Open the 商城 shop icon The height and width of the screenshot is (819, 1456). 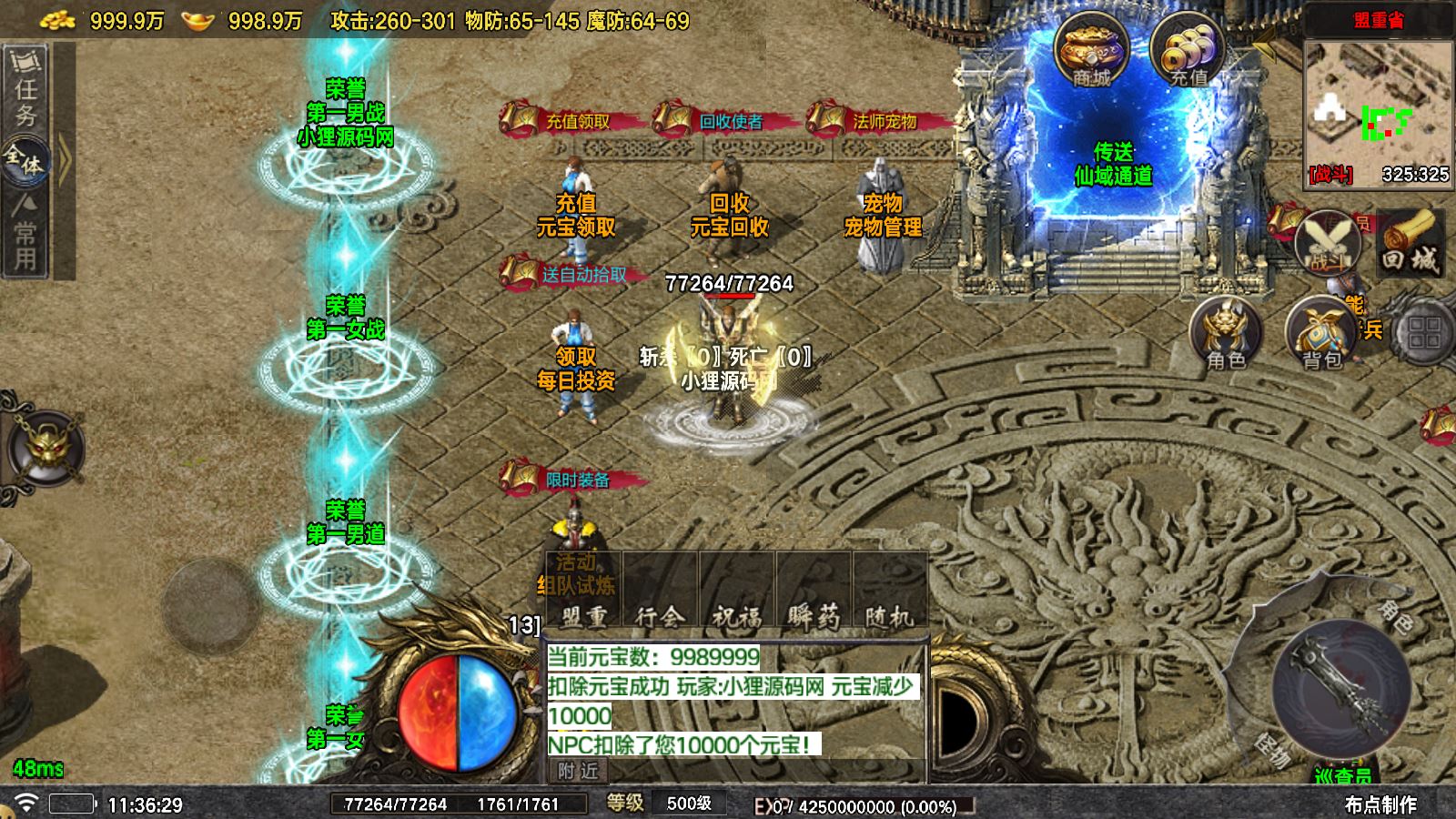tap(1091, 51)
